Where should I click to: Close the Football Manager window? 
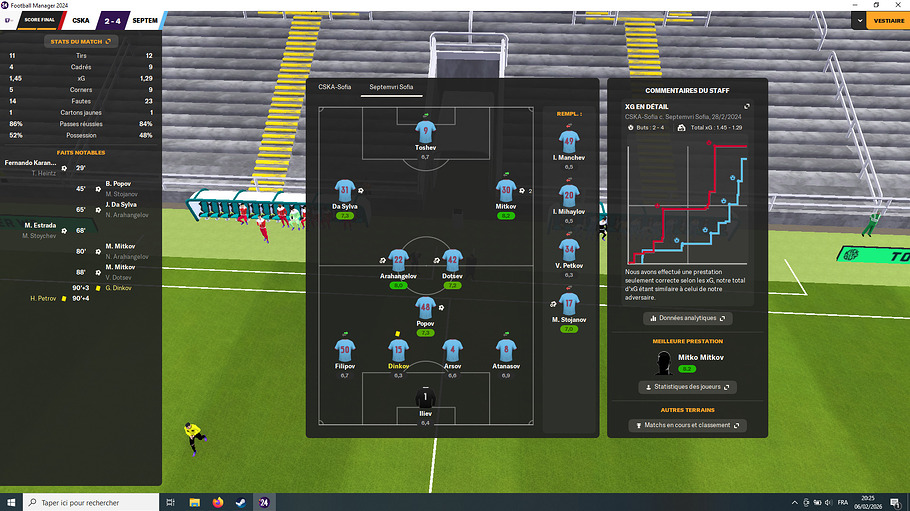897,5
